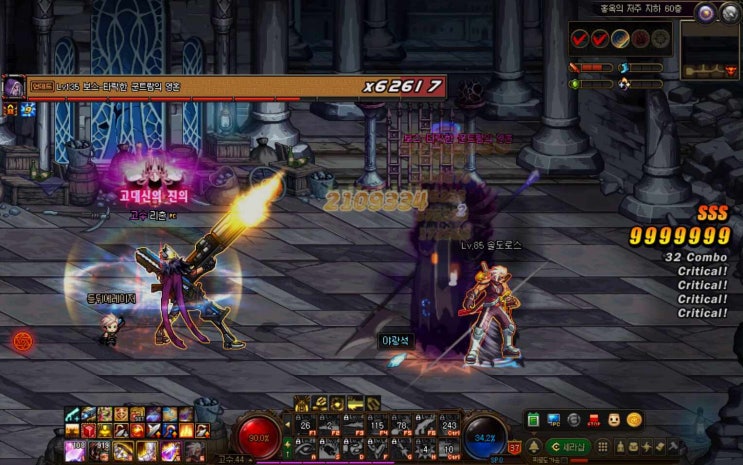This screenshot has height=465, width=743.
Task: Open the purple round button above the minimap
Action: point(706,12)
